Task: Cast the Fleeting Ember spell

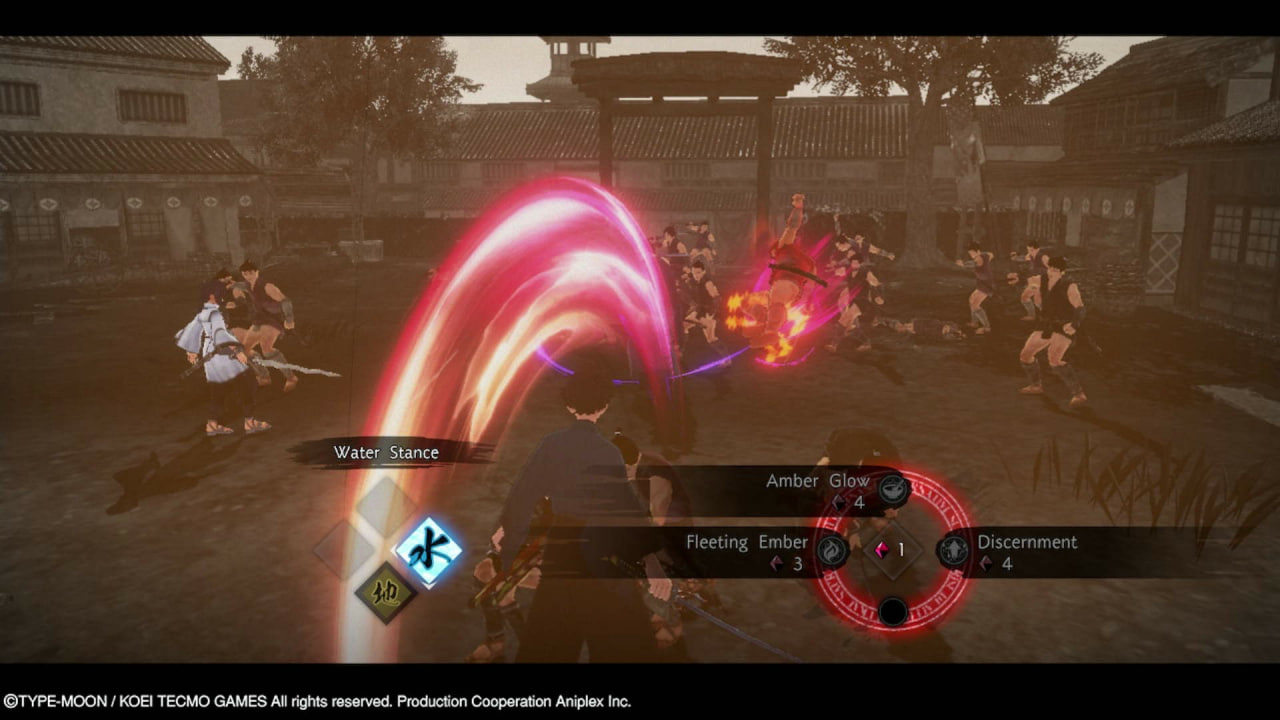Action: [832, 551]
